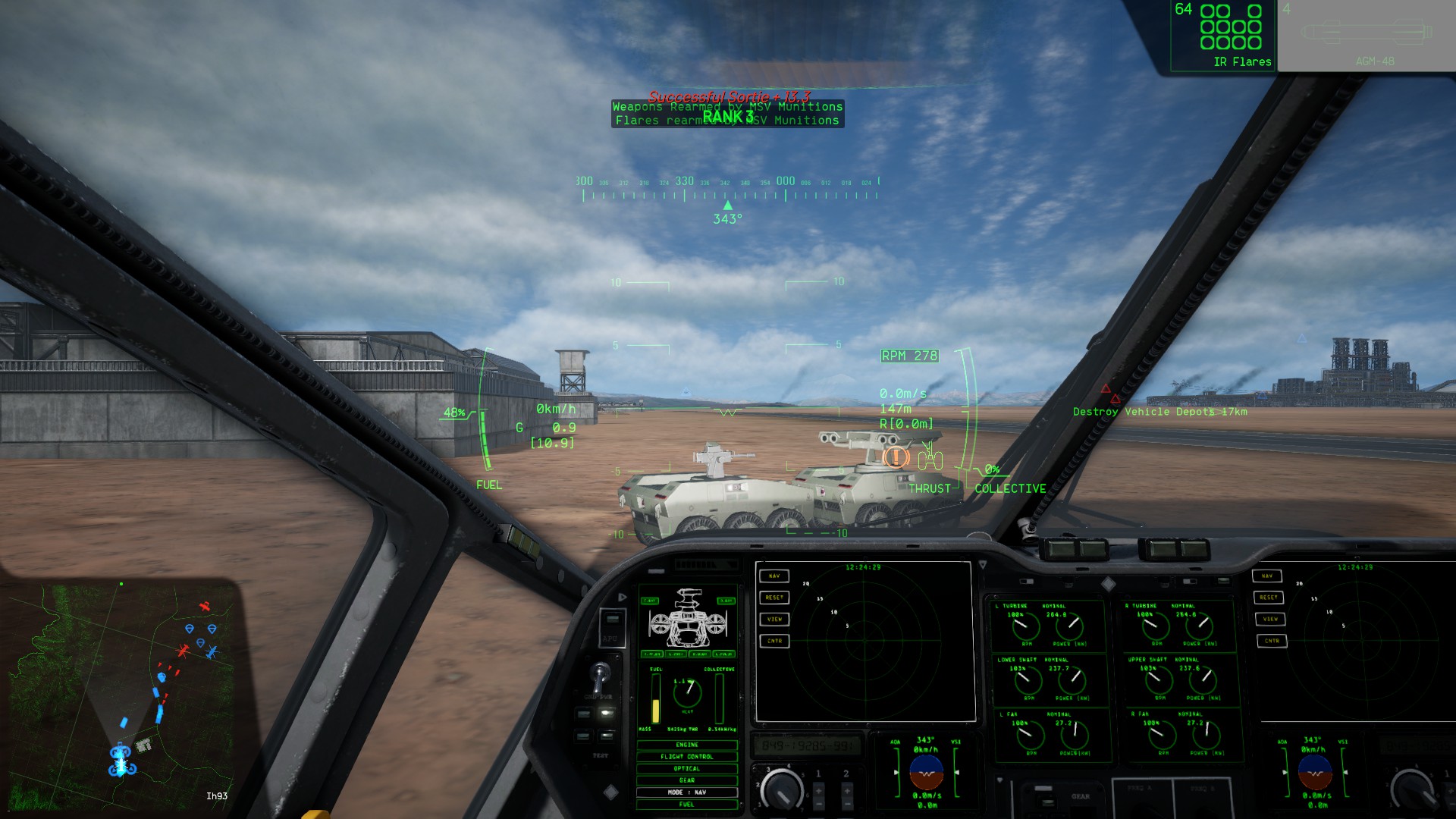Select the FLIGHT CONTROL menu row
The width and height of the screenshot is (1456, 819).
click(x=687, y=757)
